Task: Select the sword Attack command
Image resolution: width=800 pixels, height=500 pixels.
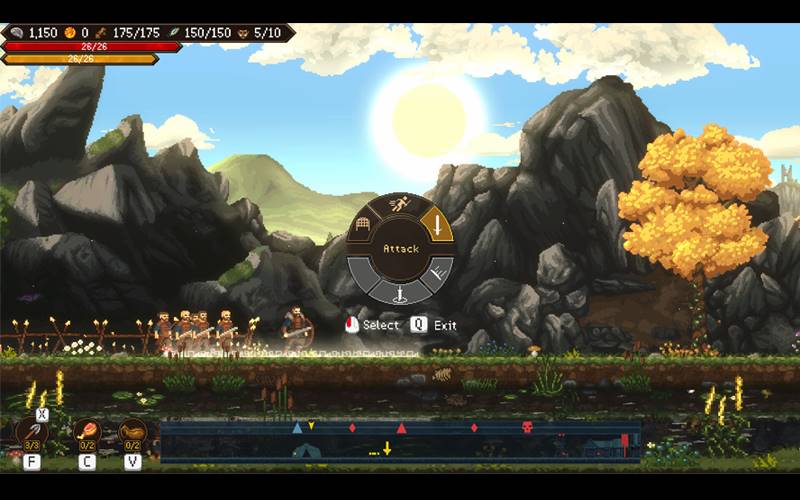Action: (436, 223)
